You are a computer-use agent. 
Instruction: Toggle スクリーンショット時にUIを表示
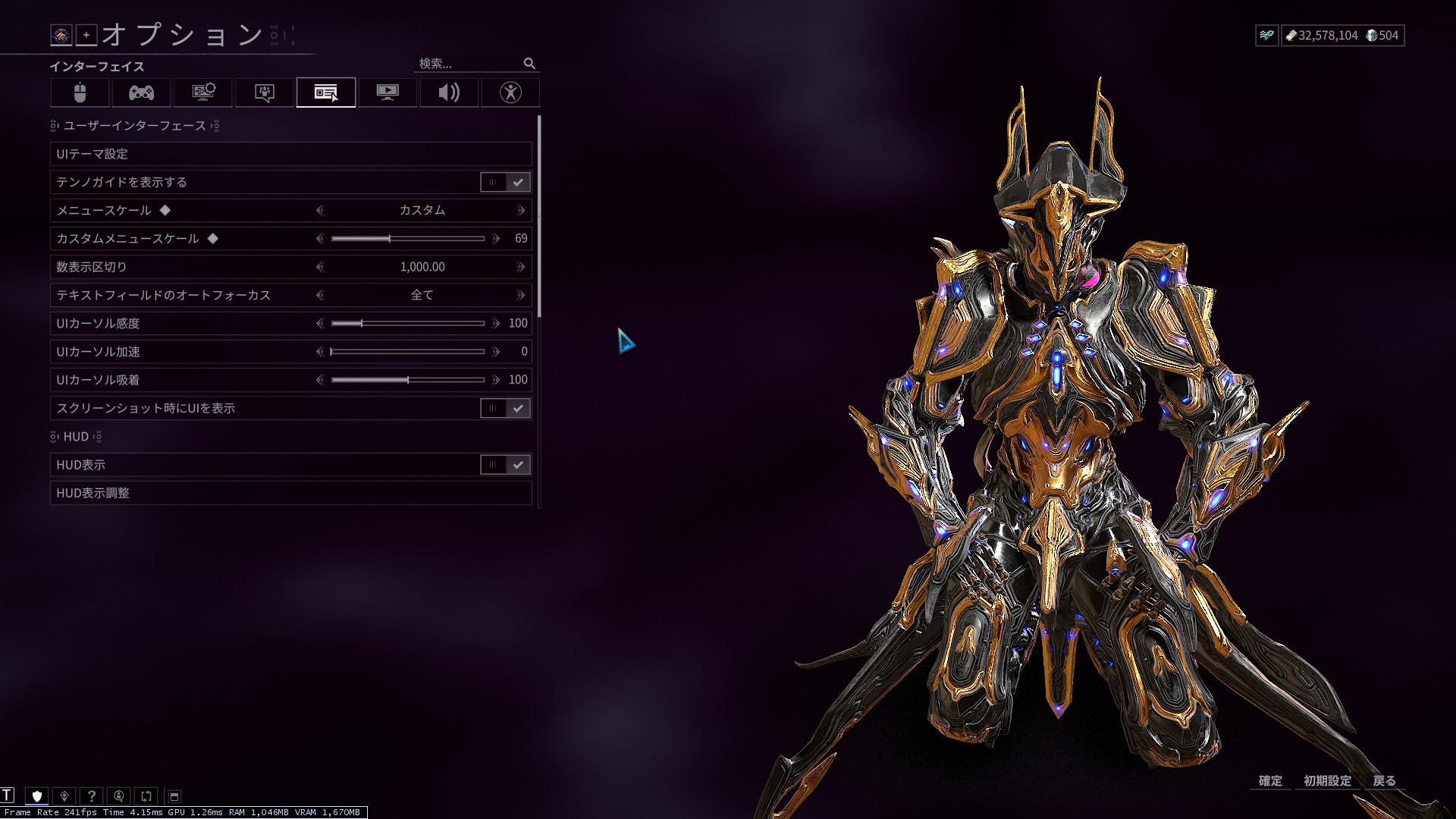[505, 408]
